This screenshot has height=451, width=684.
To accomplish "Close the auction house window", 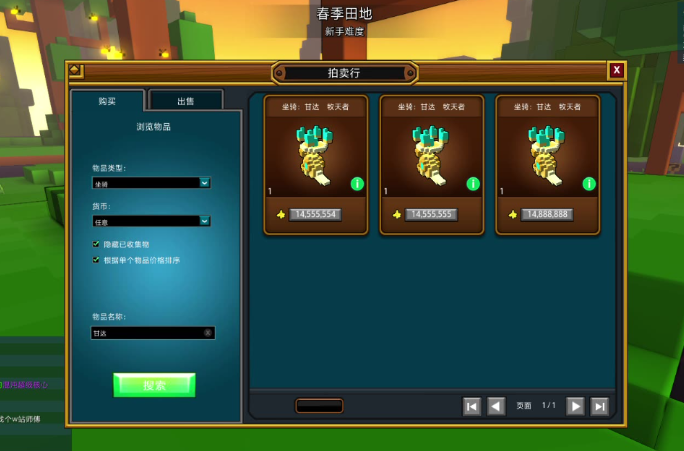I will pos(617,70).
